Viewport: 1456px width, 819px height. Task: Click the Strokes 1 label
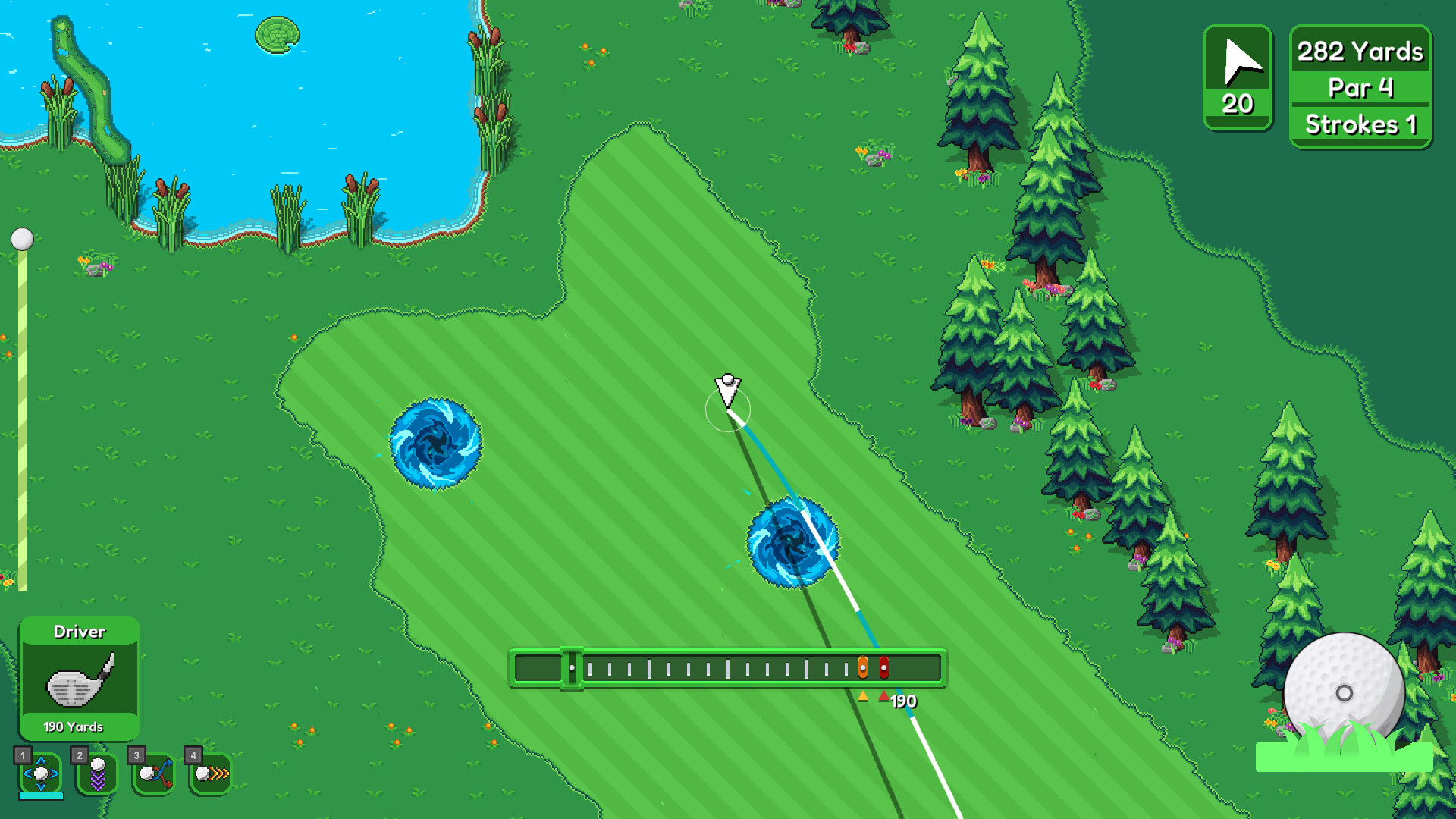pyautogui.click(x=1360, y=124)
